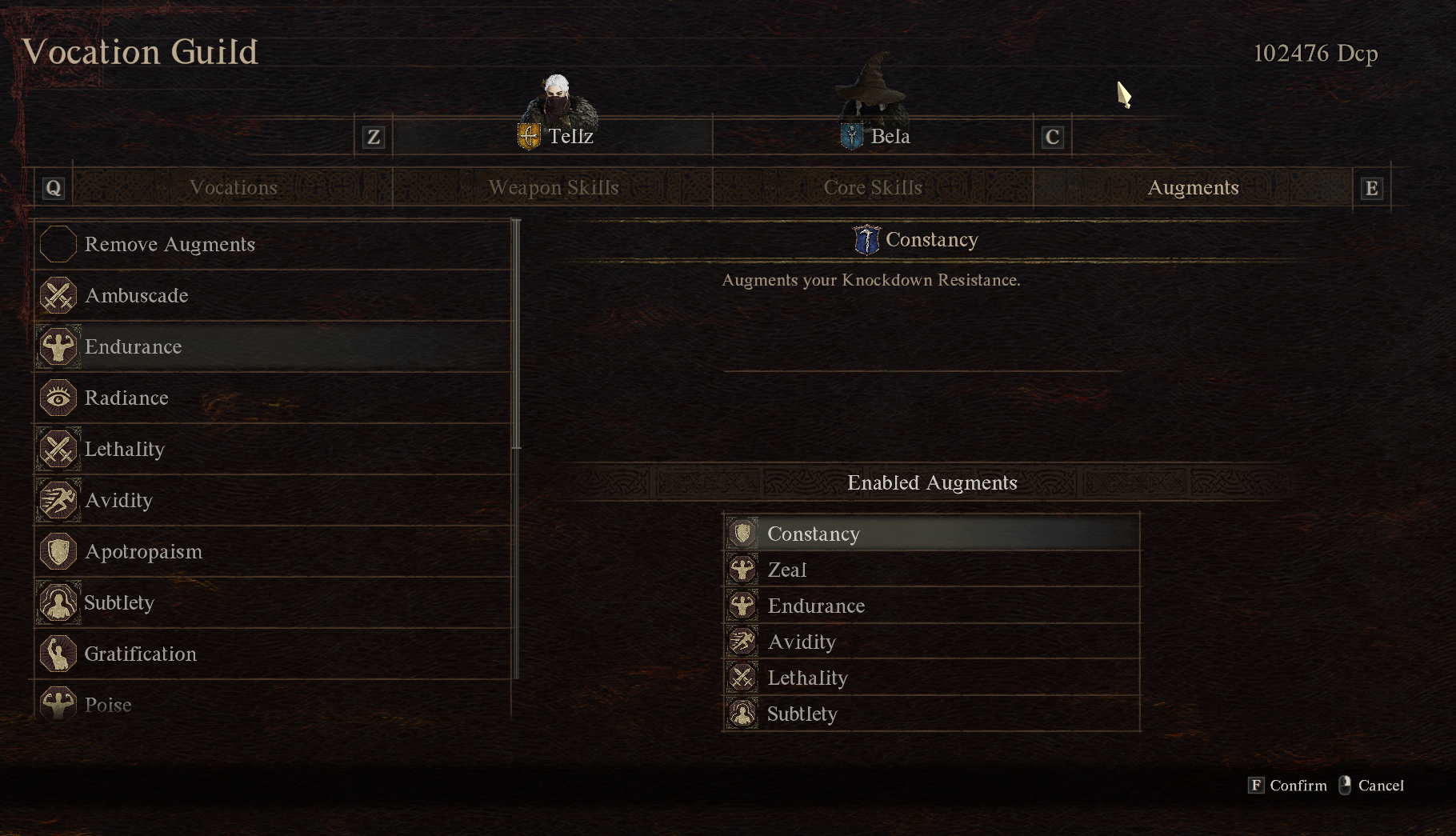The width and height of the screenshot is (1456, 836).
Task: Click Remove Augments at the list top
Action: [170, 244]
